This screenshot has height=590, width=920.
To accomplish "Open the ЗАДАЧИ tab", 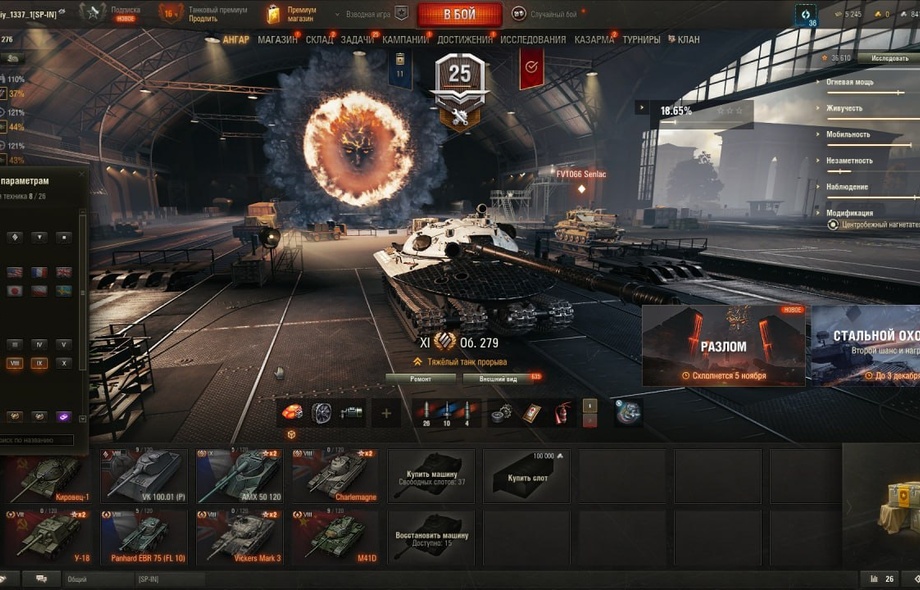I will coord(357,40).
